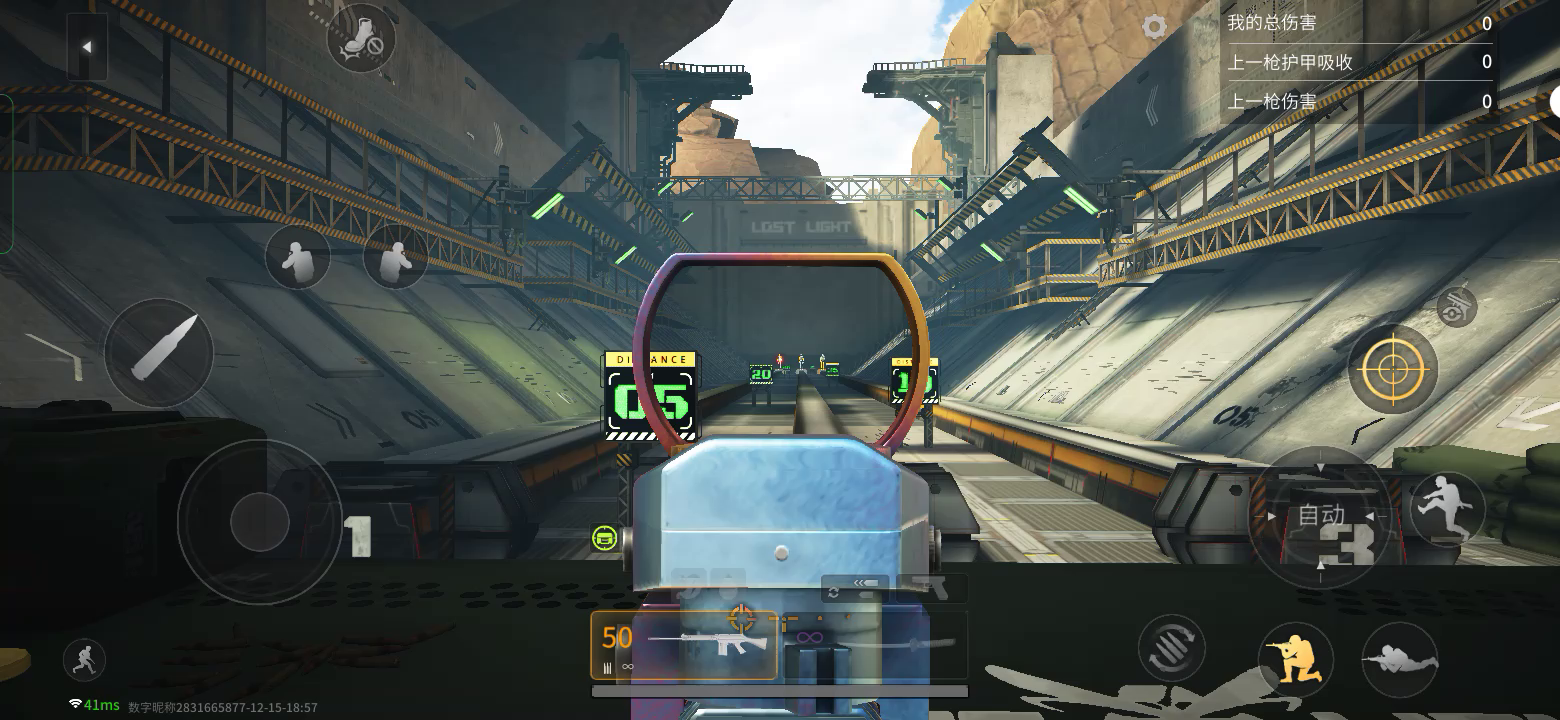
Task: Lean right with the soldier icon
Action: (395, 257)
